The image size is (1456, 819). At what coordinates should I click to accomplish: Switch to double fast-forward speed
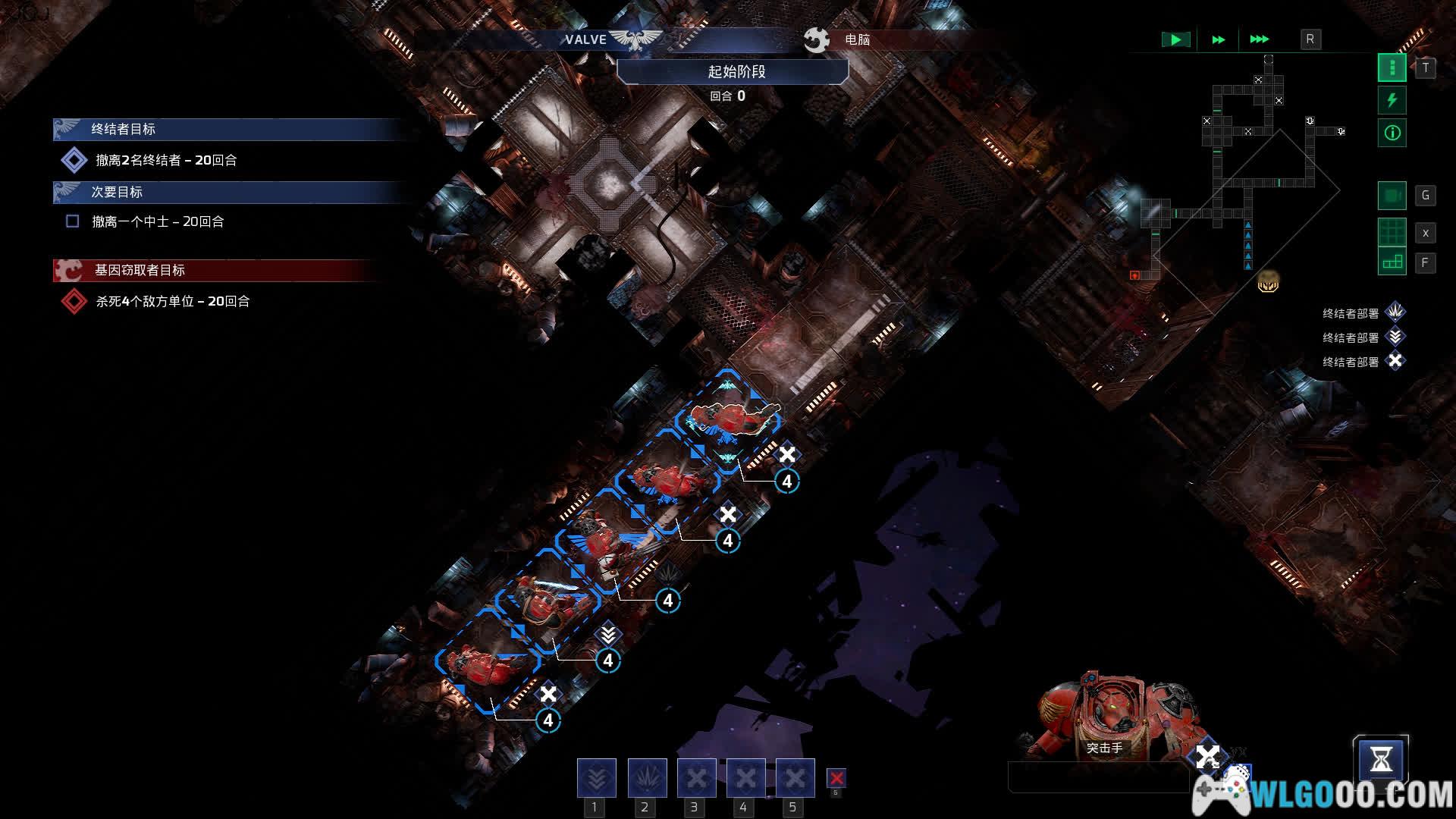pyautogui.click(x=1218, y=39)
